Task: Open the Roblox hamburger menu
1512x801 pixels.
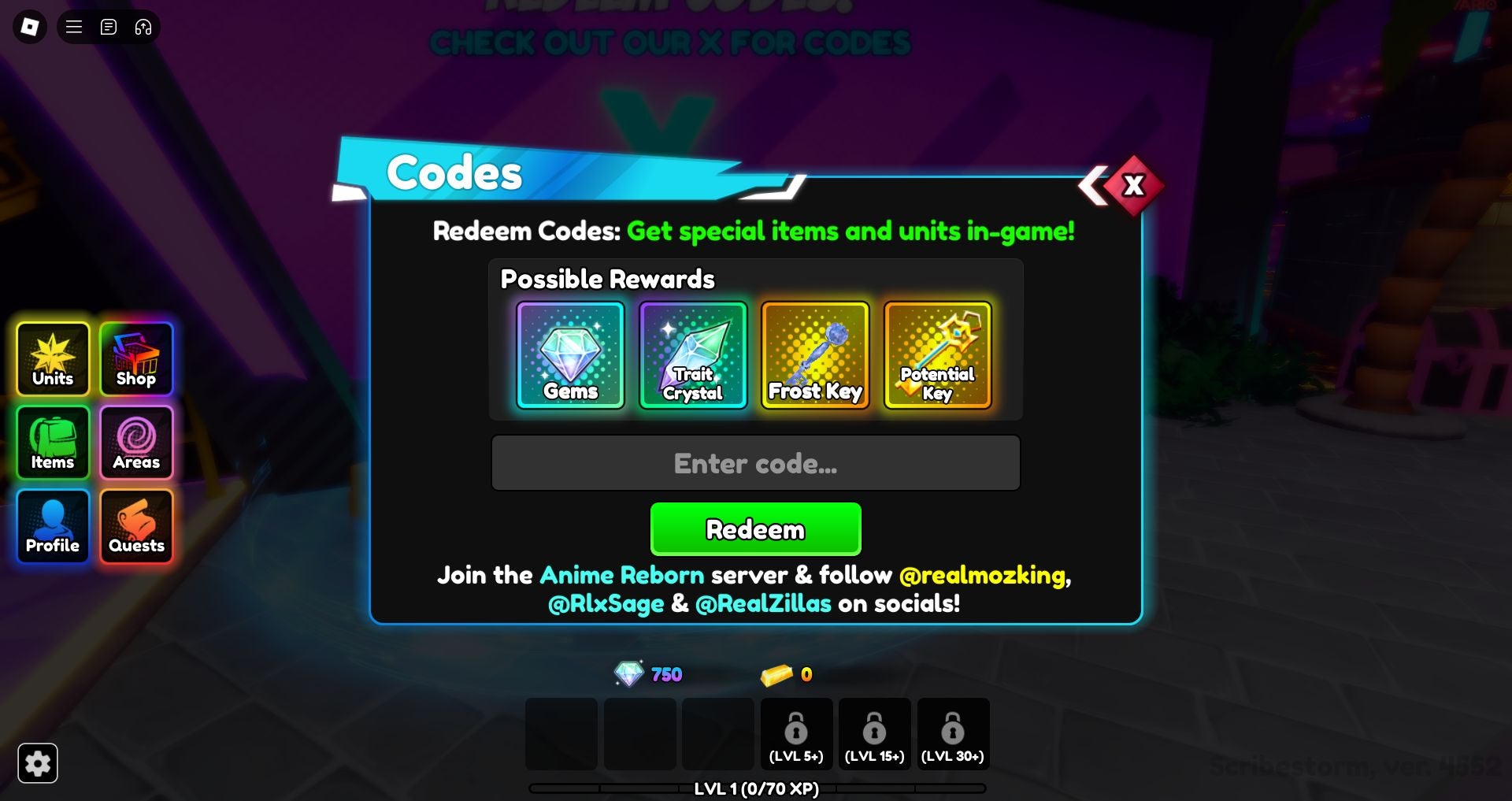Action: click(x=72, y=26)
